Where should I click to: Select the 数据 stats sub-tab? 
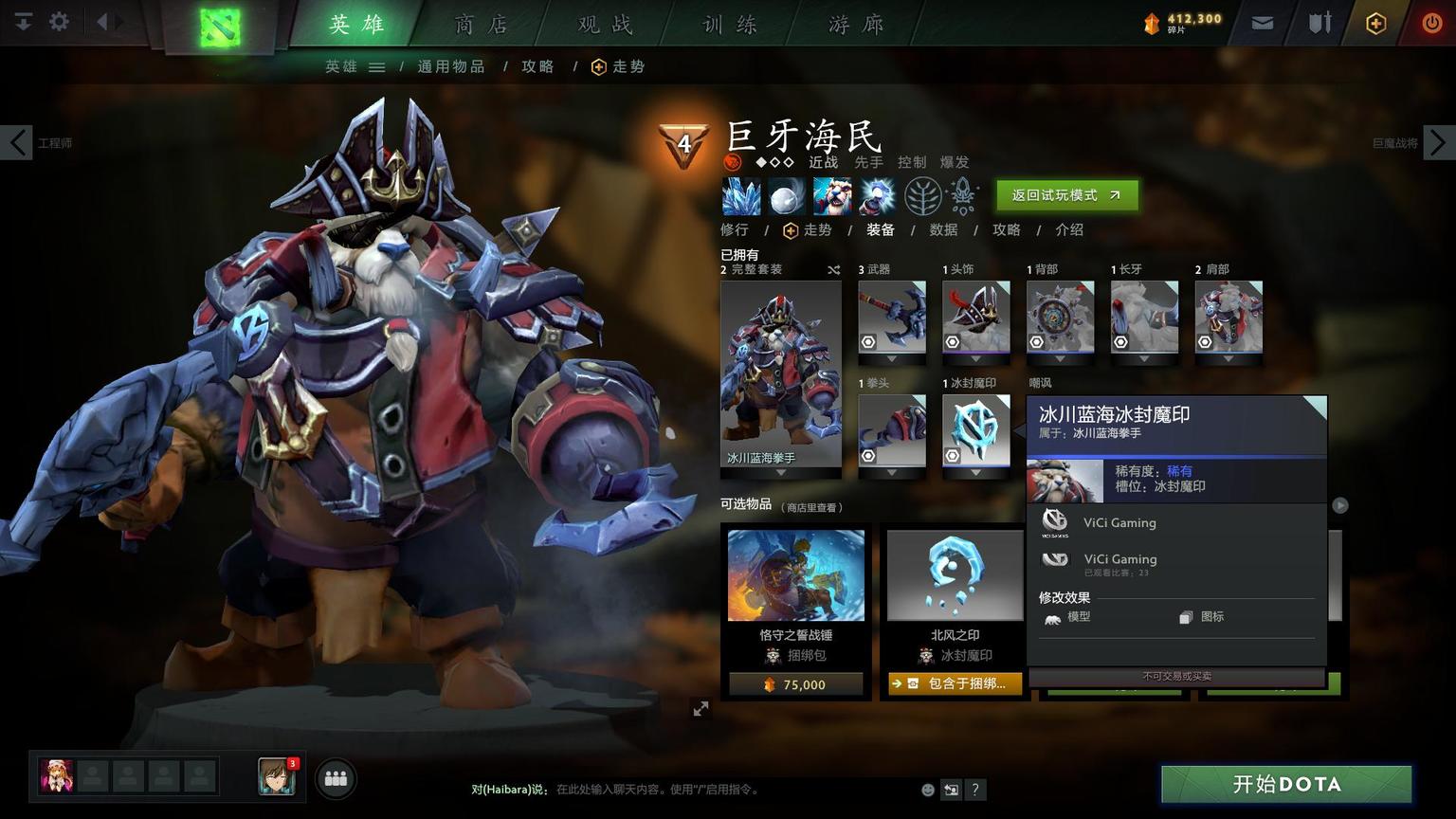pos(943,229)
